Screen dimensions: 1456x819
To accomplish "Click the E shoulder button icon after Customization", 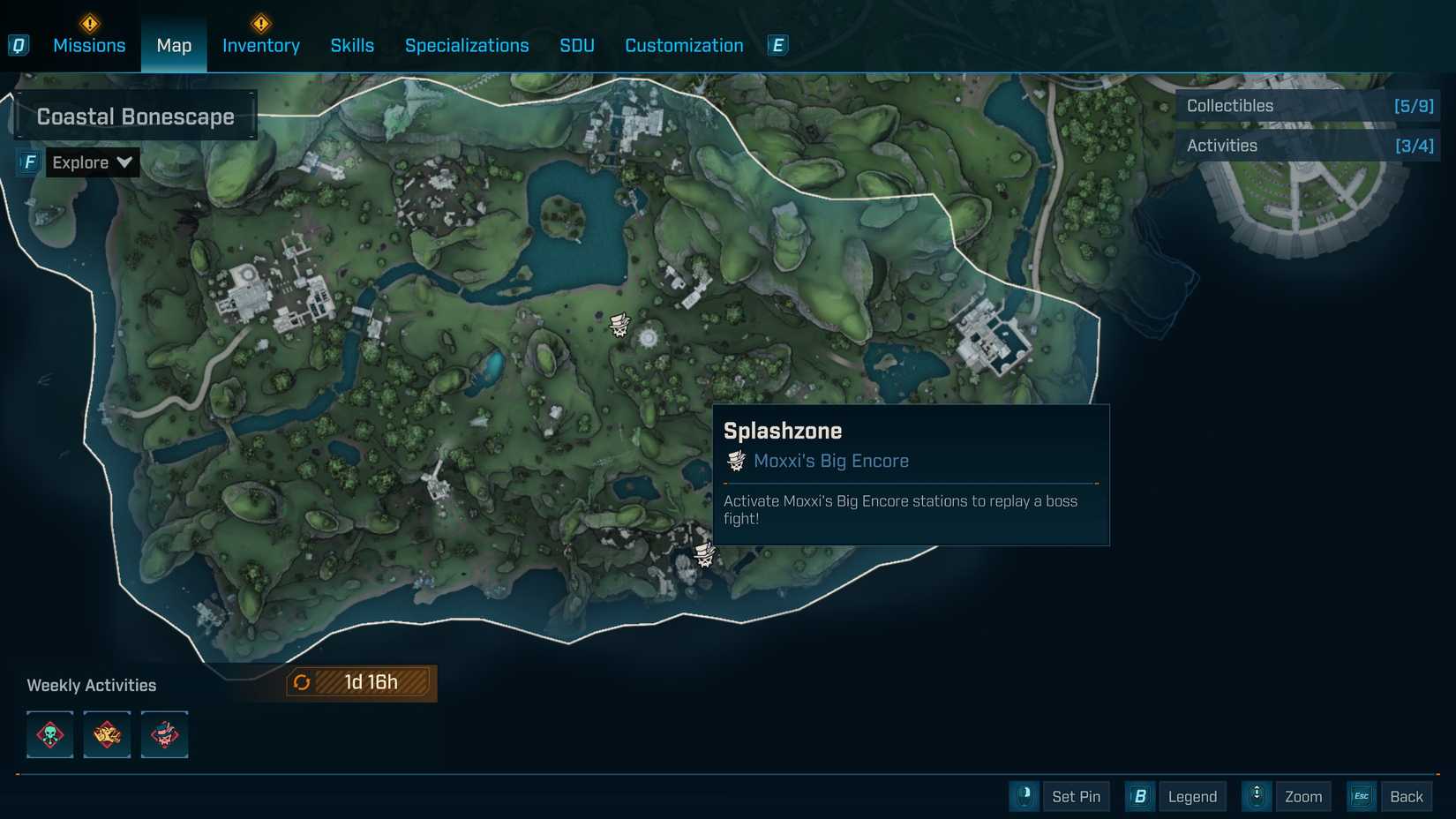I will (777, 45).
